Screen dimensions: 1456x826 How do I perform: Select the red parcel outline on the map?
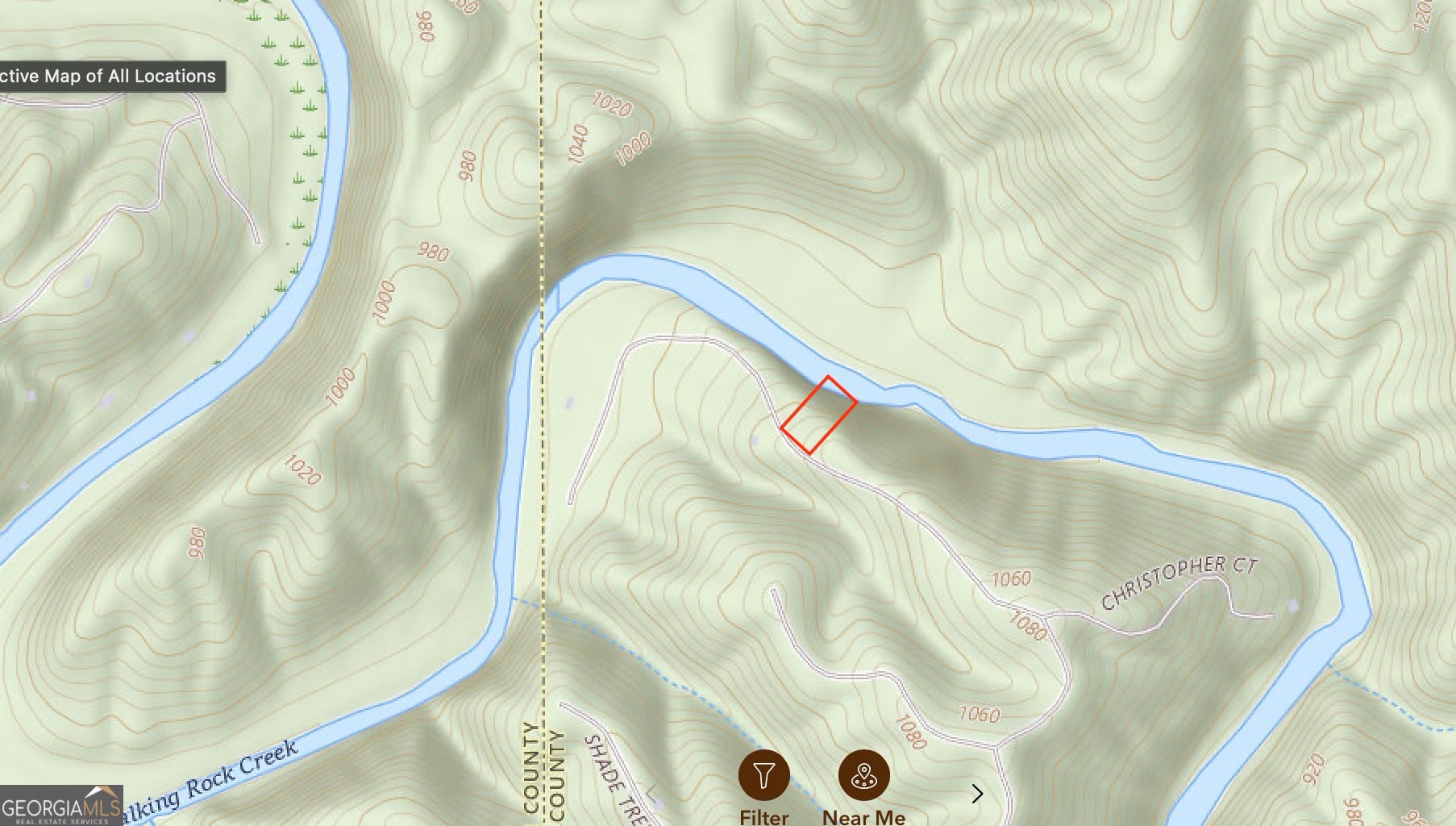coord(818,415)
